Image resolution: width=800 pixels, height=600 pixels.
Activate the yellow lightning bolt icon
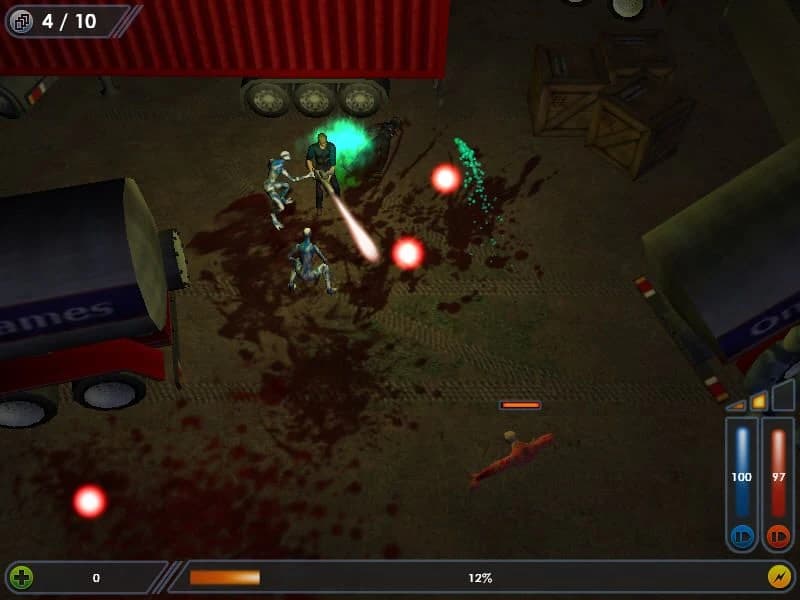click(x=779, y=577)
